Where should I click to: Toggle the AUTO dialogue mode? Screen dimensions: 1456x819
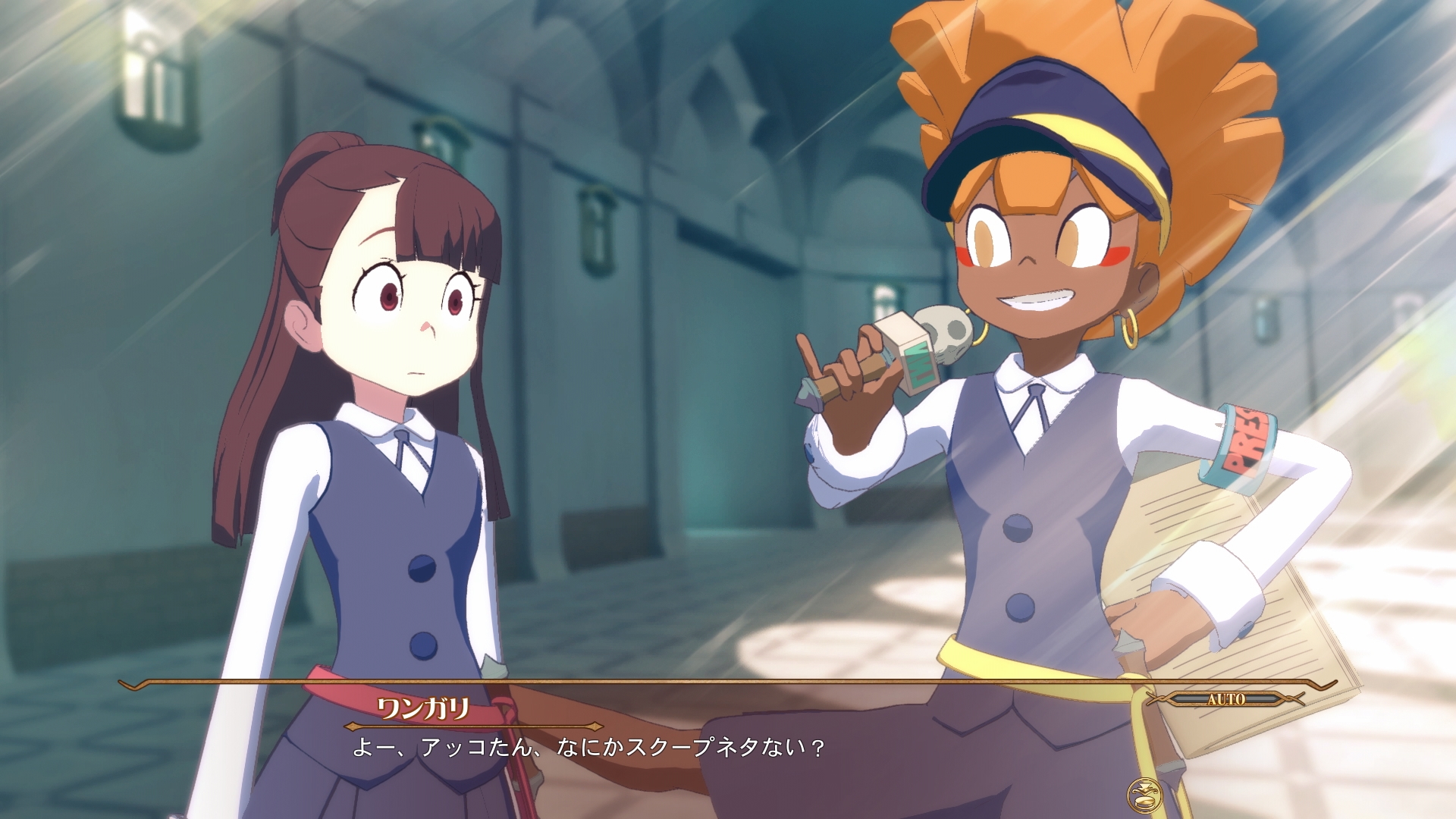(1225, 699)
